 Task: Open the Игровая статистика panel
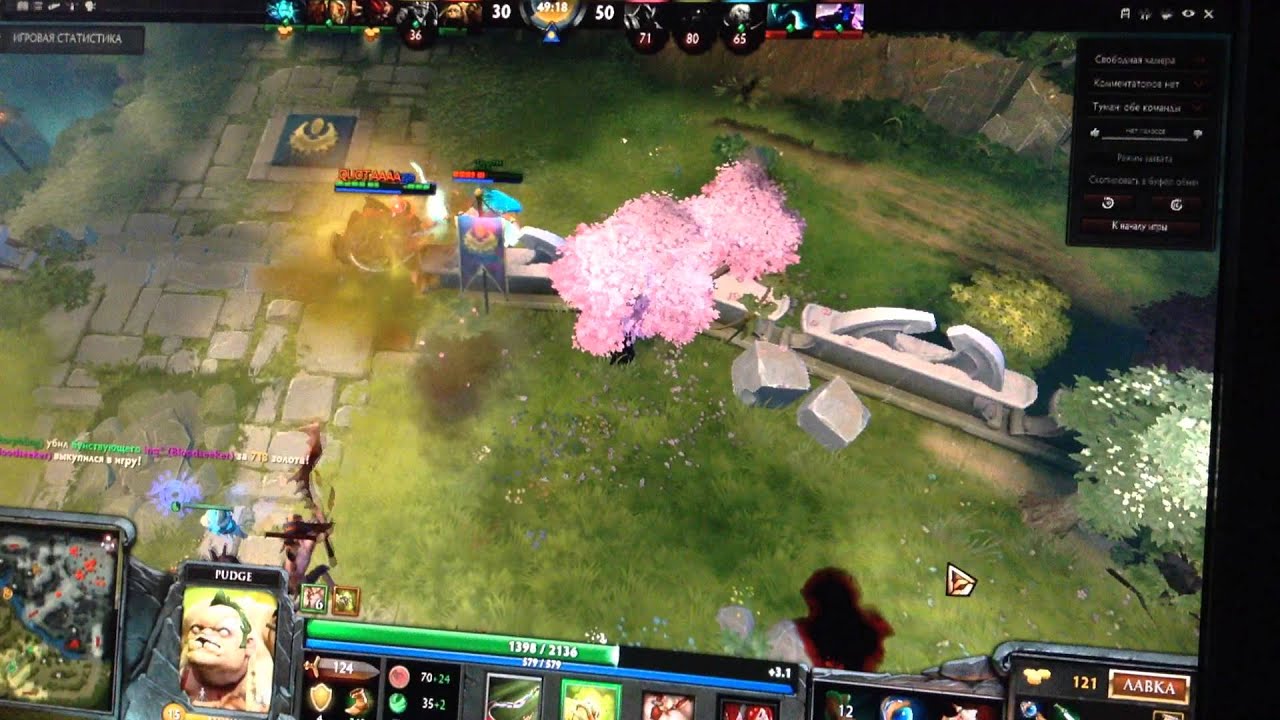72,39
